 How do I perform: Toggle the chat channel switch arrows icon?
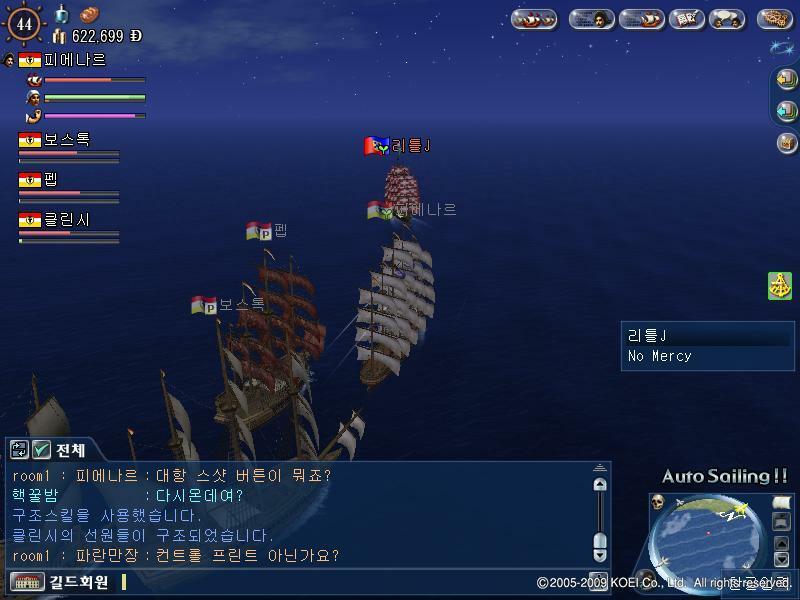19,450
